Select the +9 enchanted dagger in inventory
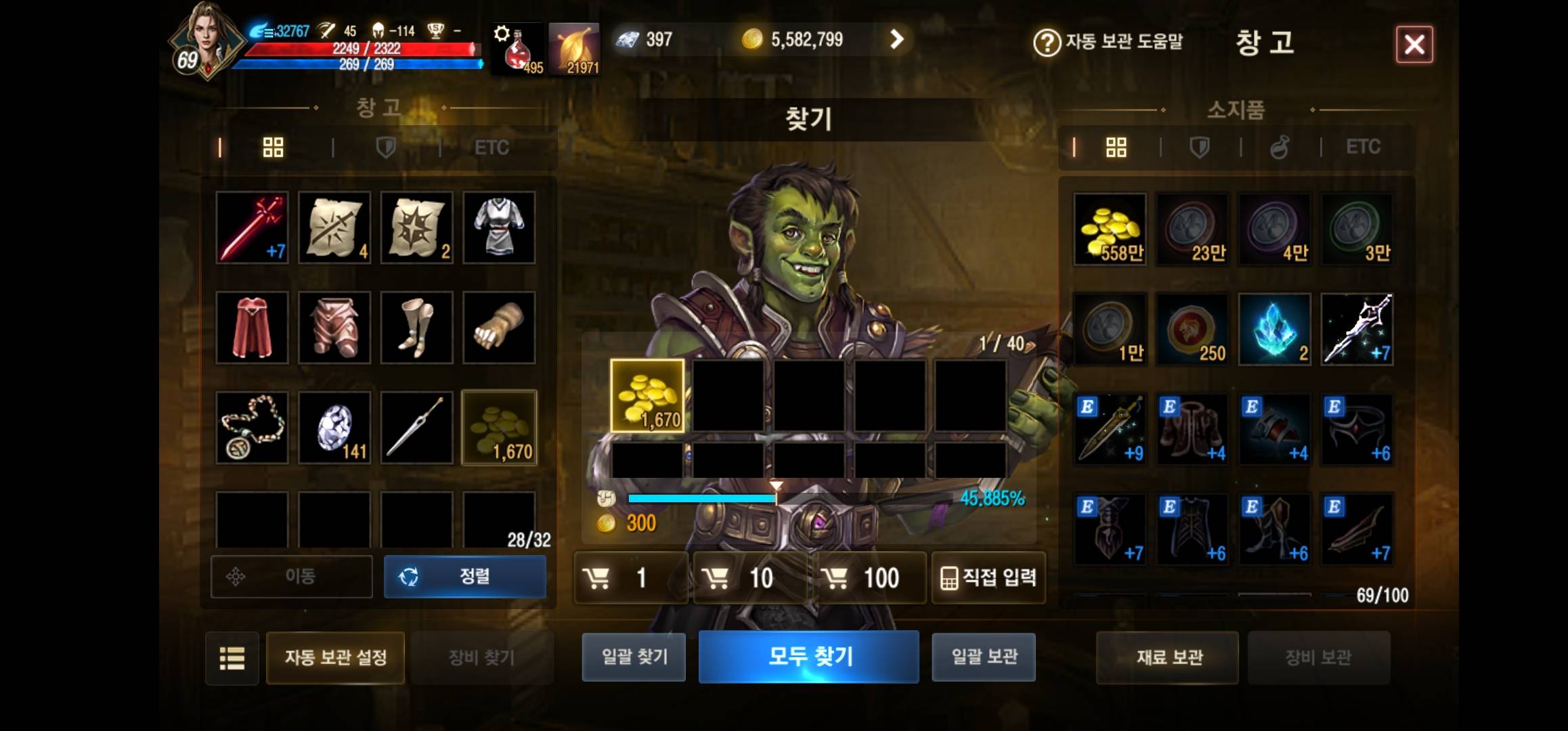1568x731 pixels. (x=1110, y=428)
